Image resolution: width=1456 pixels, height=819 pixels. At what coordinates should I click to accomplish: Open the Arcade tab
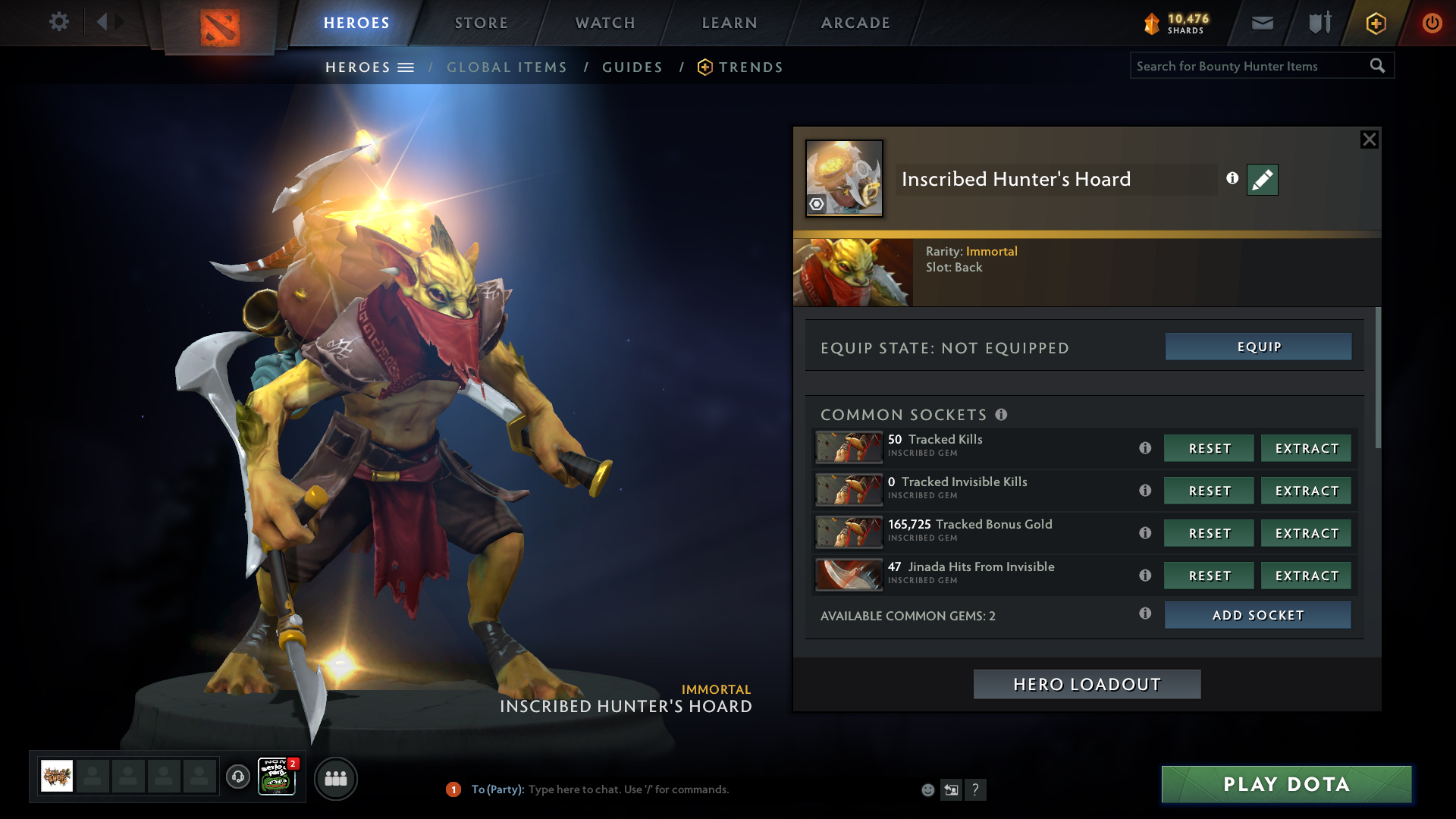[855, 23]
